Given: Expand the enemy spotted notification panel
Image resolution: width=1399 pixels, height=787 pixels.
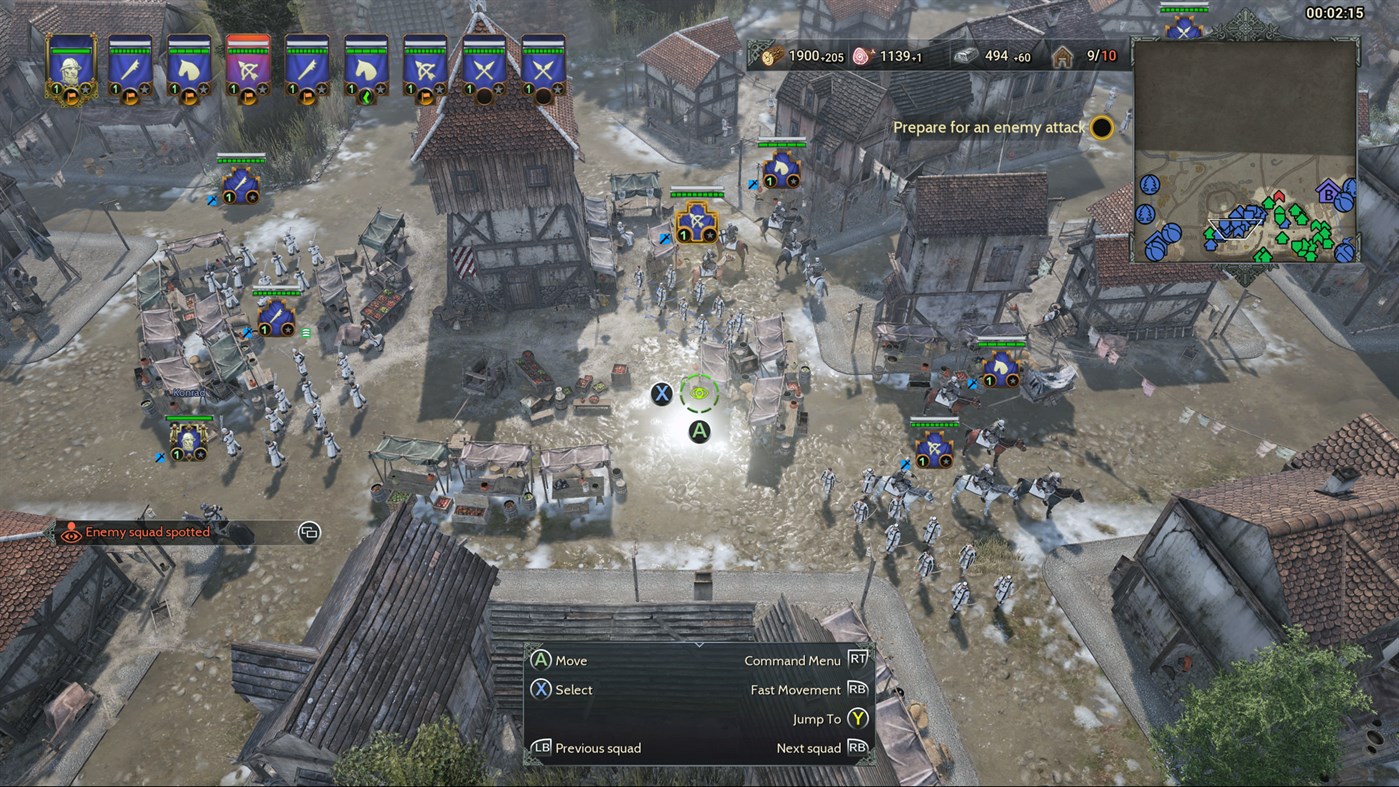Looking at the screenshot, I should tap(308, 532).
